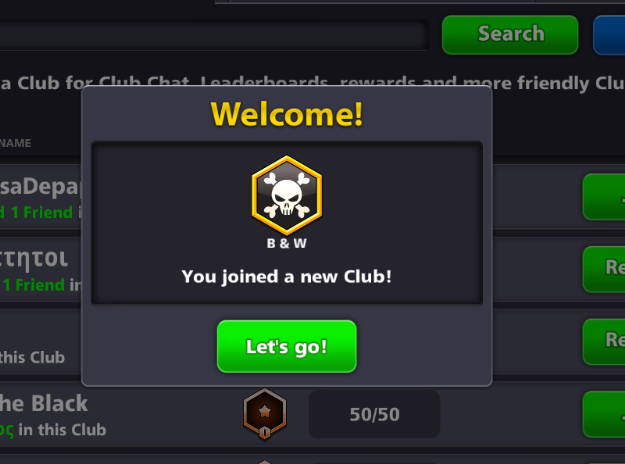Click the club search input field

pyautogui.click(x=215, y=36)
